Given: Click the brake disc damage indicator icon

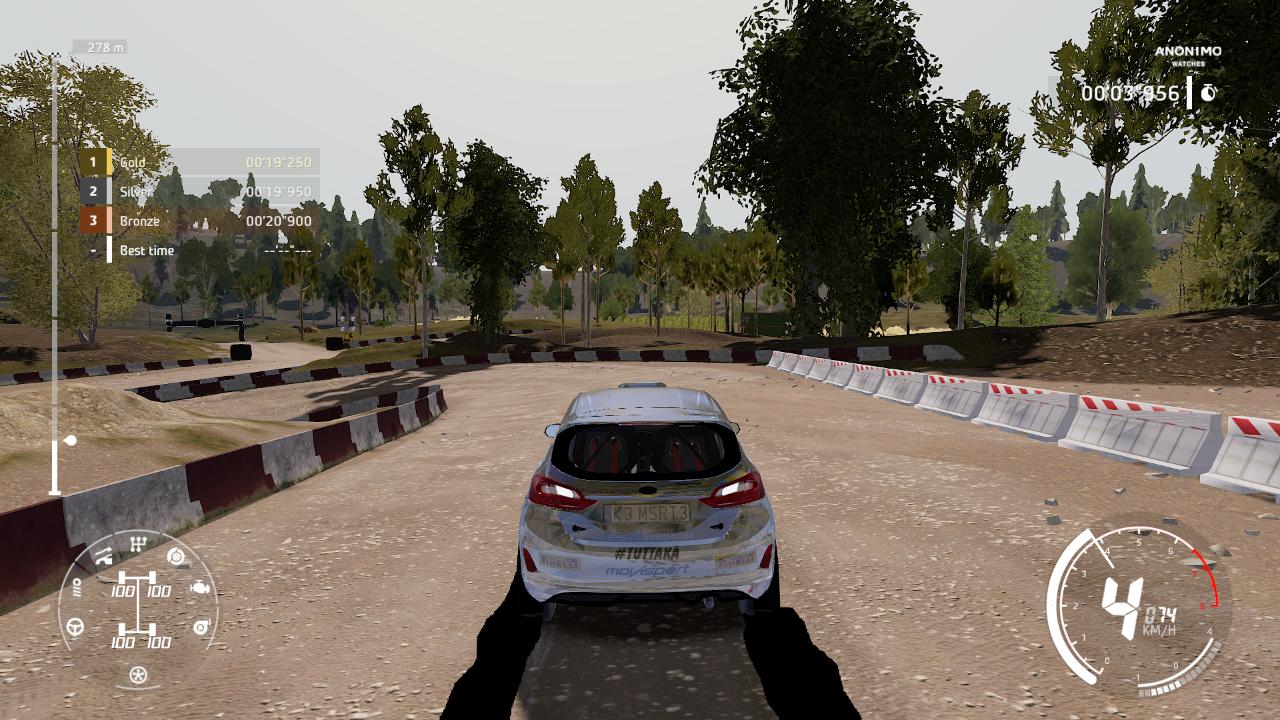Looking at the screenshot, I should tap(176, 557).
